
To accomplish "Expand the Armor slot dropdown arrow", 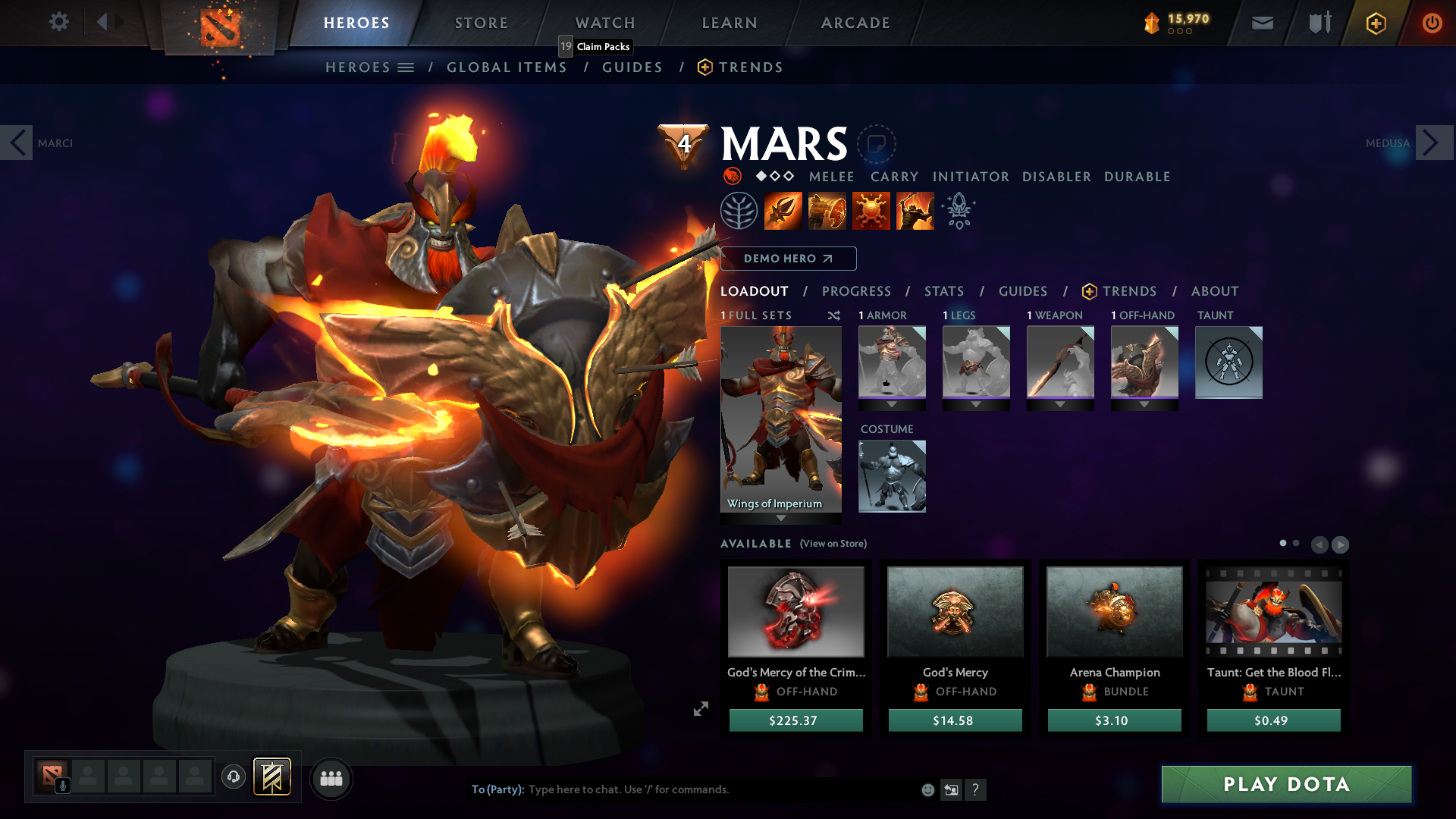I will [892, 404].
